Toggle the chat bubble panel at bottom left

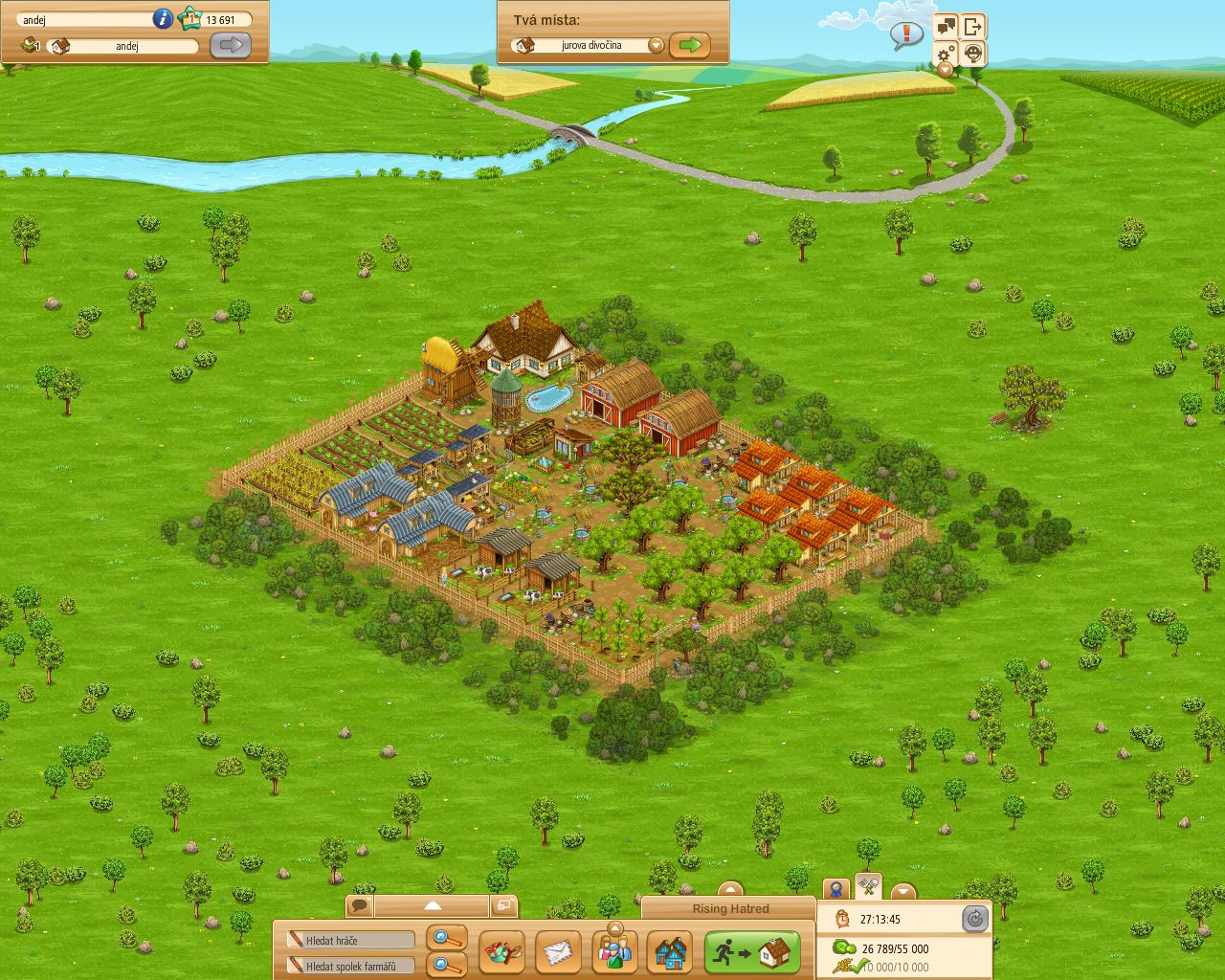click(358, 903)
